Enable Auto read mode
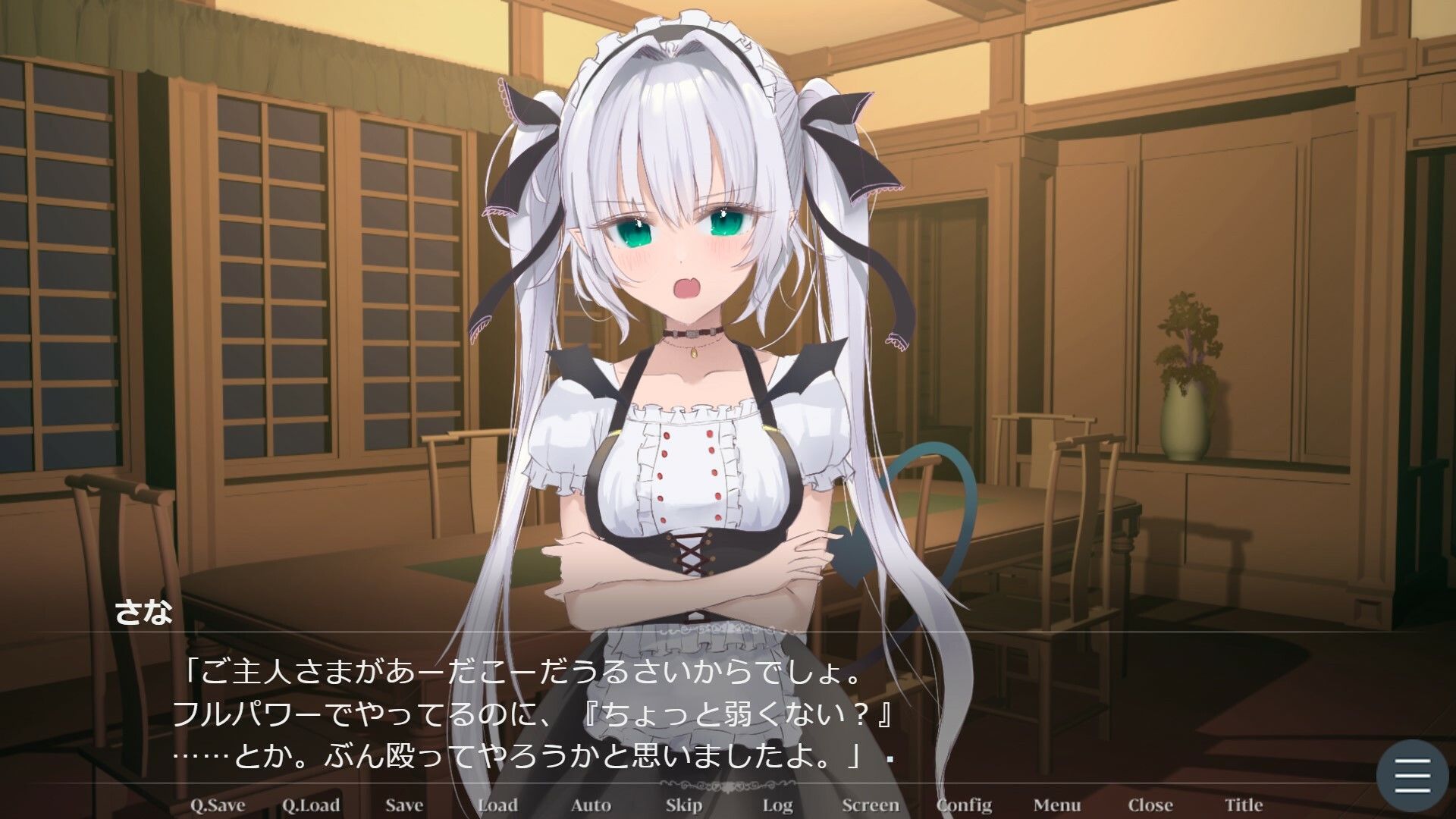The width and height of the screenshot is (1456, 819). pos(590,805)
